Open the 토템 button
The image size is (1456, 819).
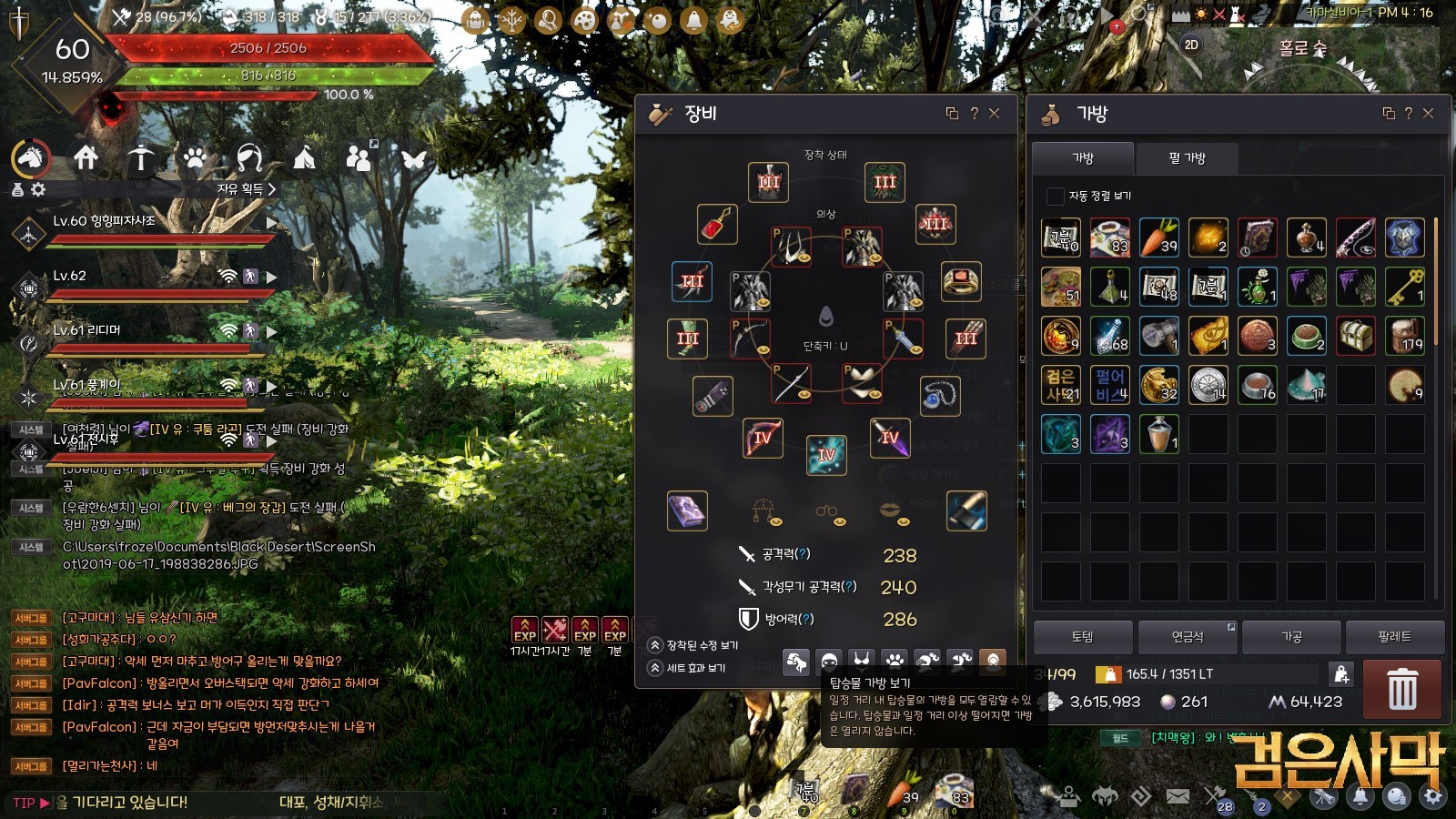[x=1083, y=637]
